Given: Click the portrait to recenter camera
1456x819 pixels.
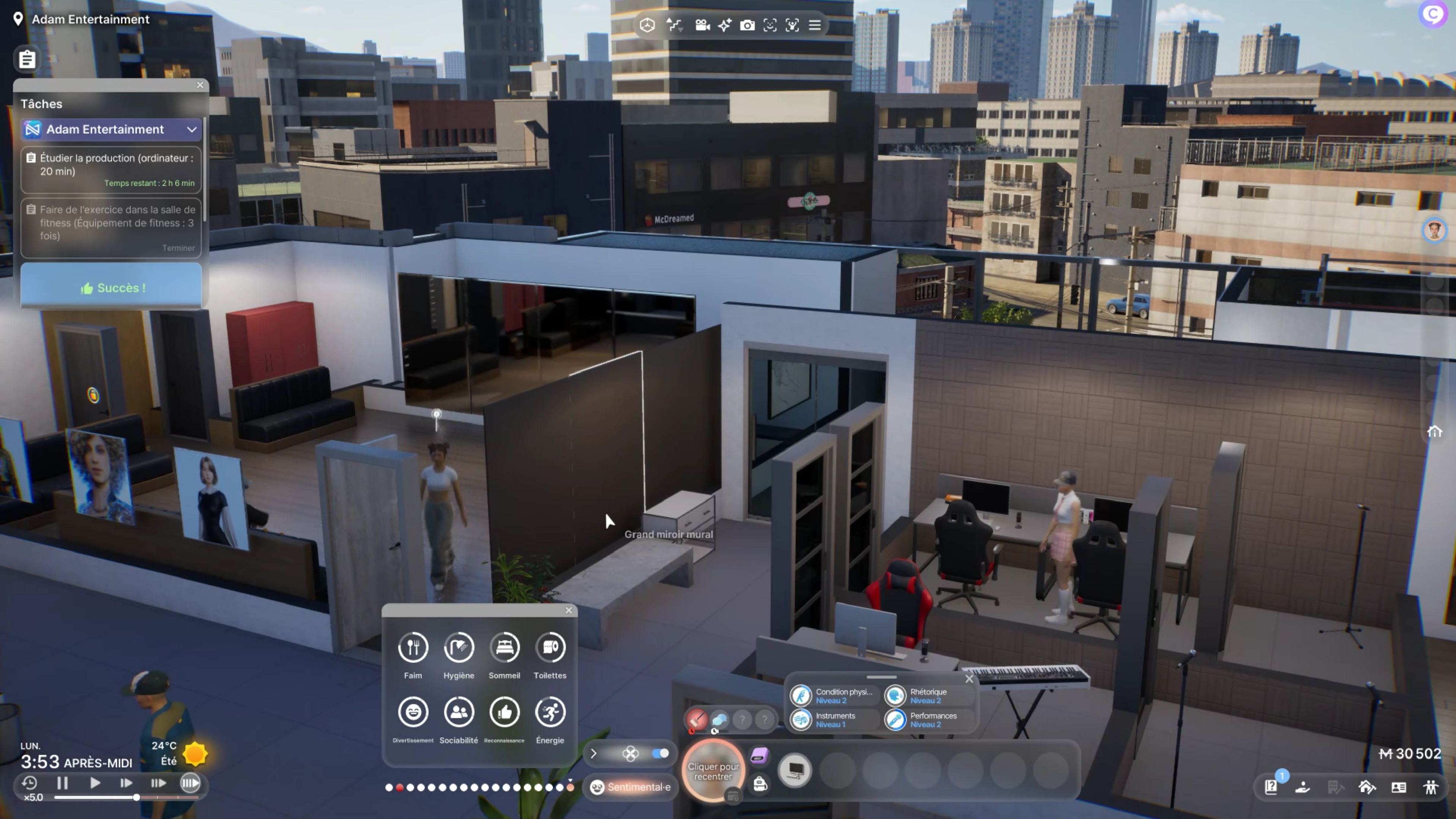Looking at the screenshot, I should (x=713, y=771).
